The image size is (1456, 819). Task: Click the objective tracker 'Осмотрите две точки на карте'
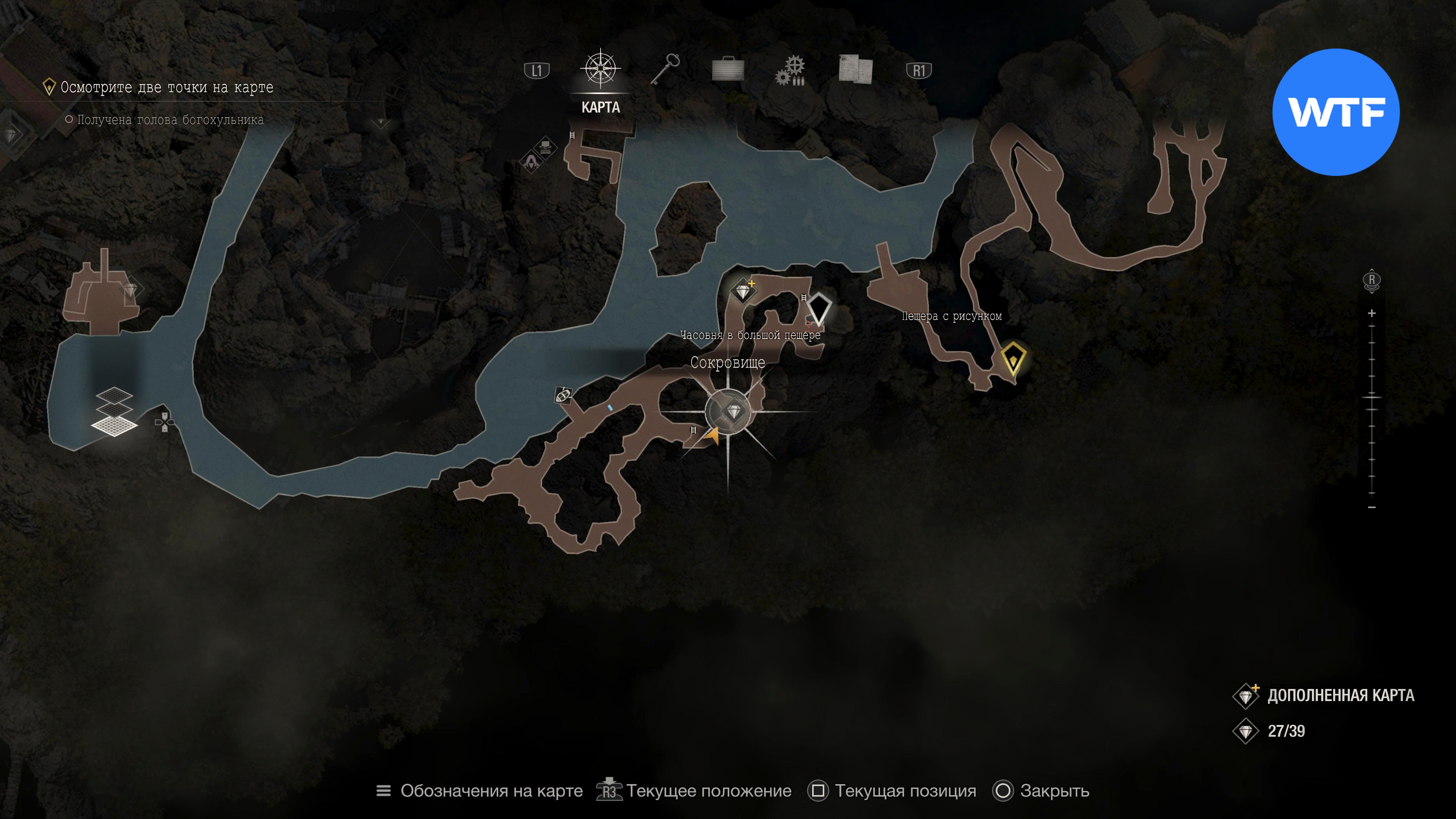pos(167,88)
